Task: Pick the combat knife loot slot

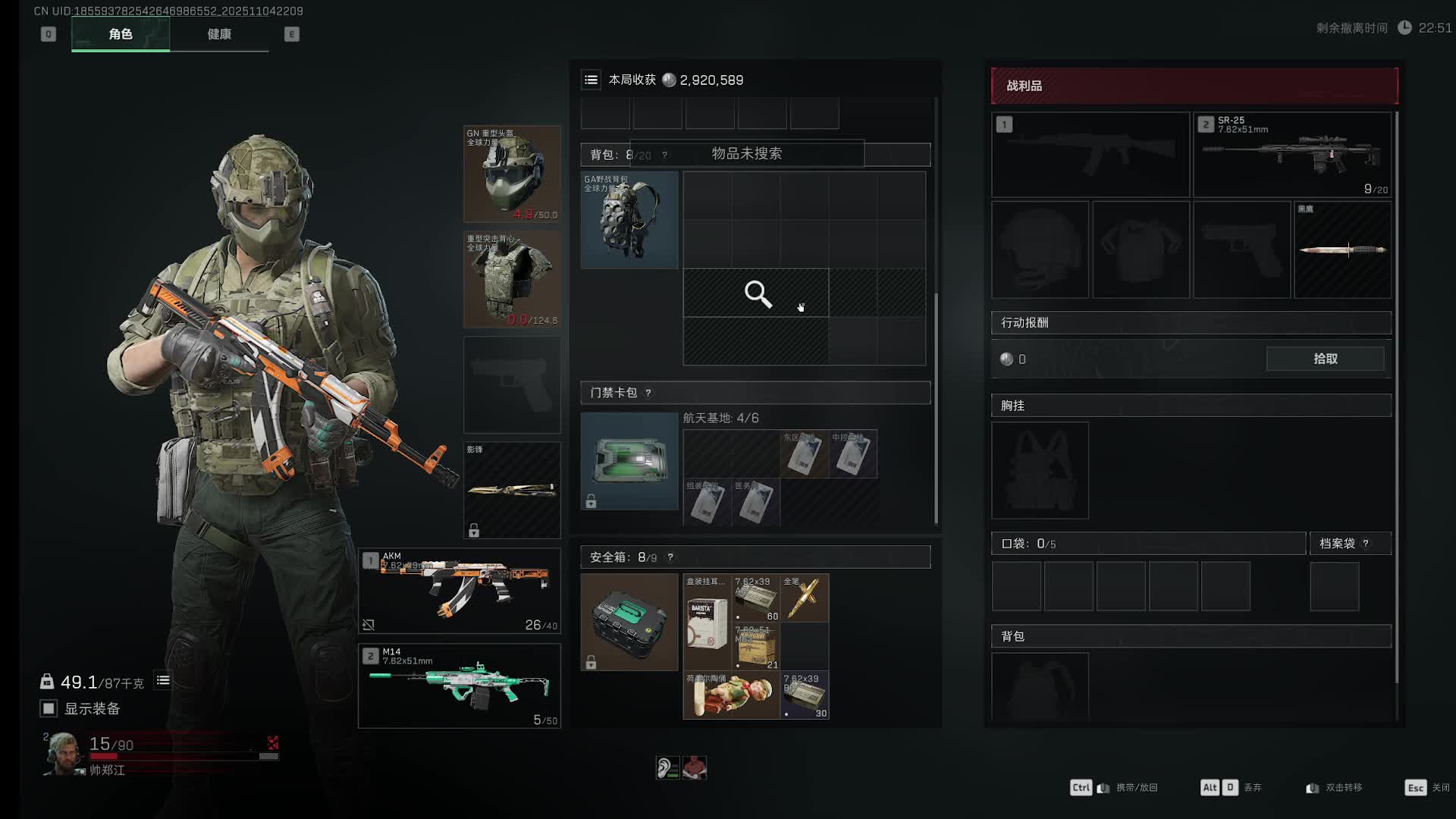Action: click(1342, 249)
